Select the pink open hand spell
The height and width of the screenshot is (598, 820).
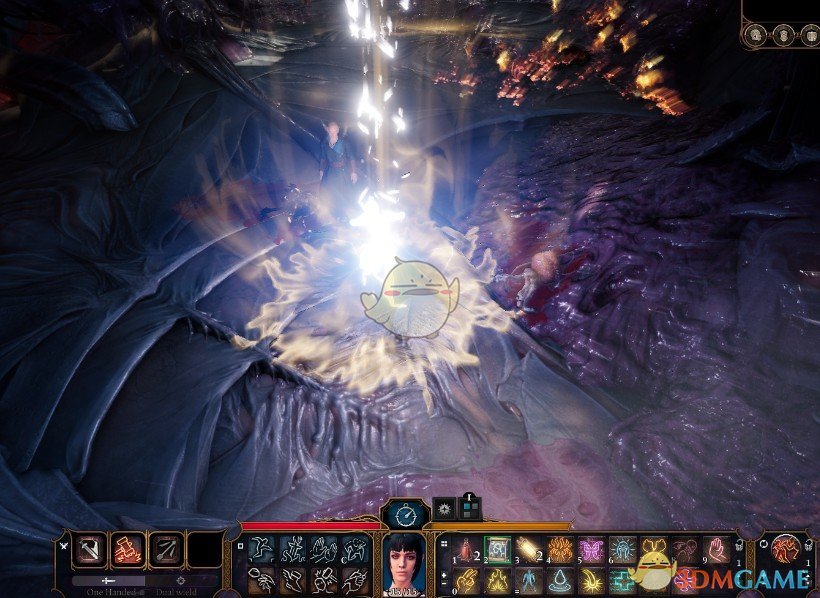coord(717,549)
